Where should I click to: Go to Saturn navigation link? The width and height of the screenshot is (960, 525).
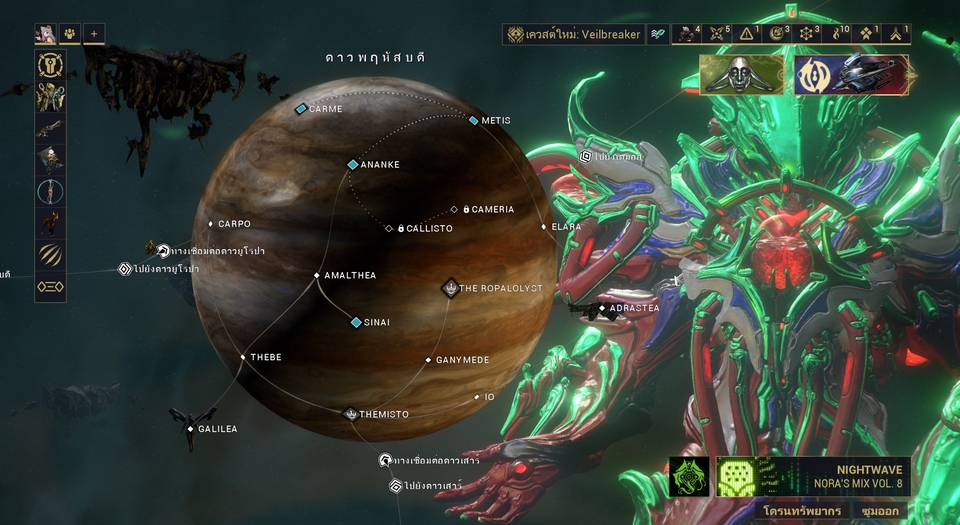tap(396, 486)
